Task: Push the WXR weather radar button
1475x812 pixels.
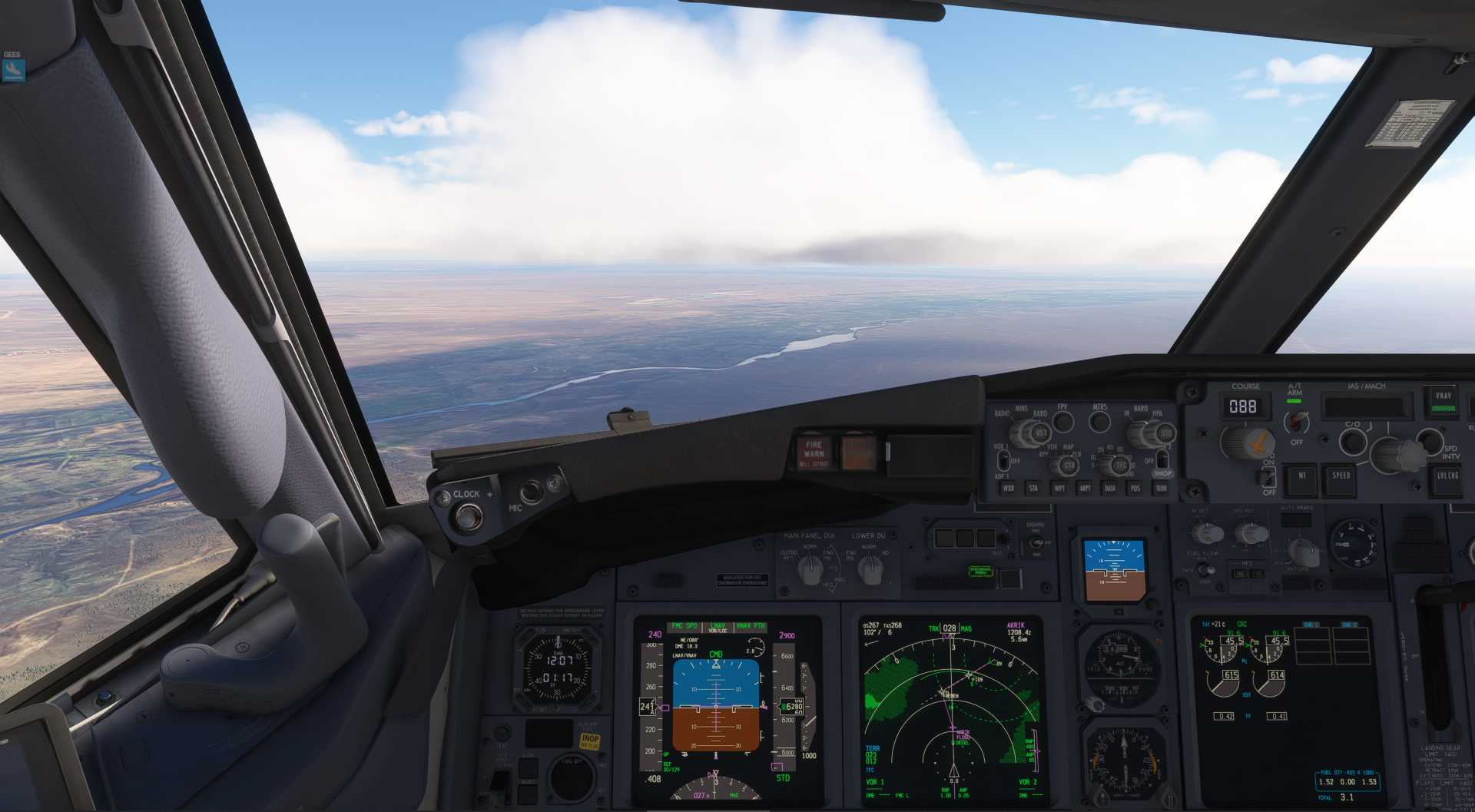Action: click(1008, 489)
